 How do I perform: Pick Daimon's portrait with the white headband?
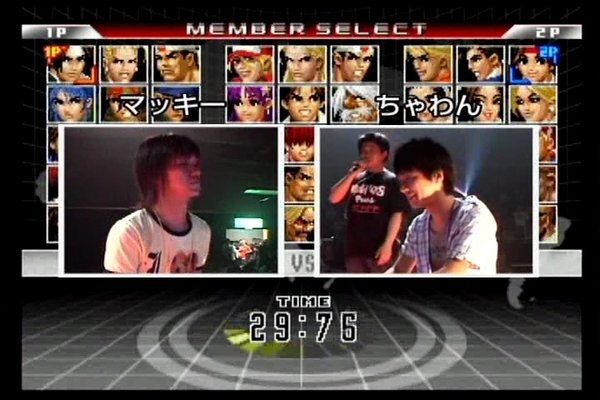click(x=176, y=63)
